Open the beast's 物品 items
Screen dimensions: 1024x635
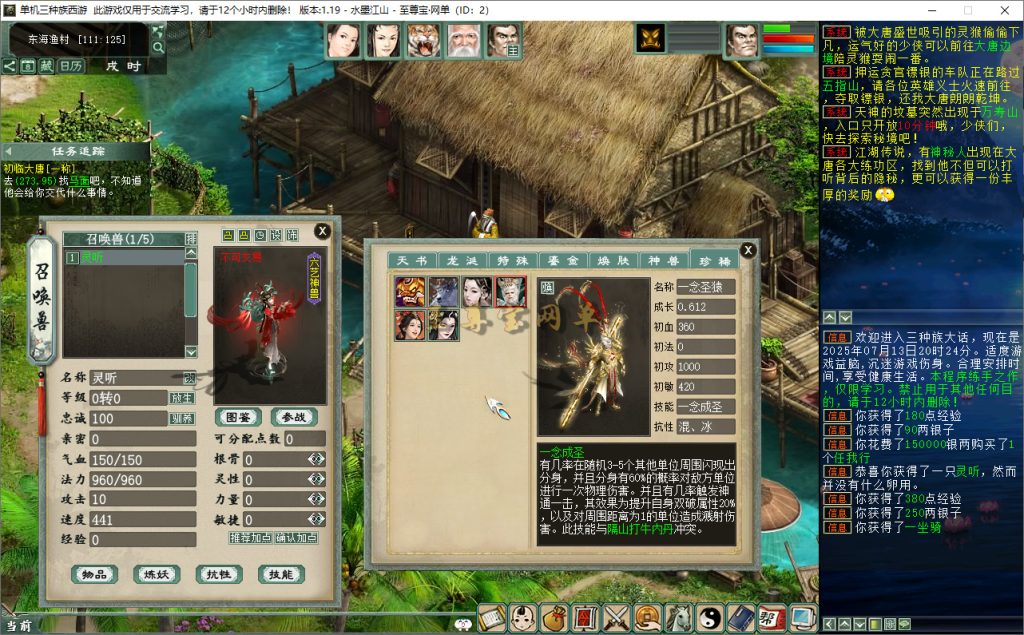coord(94,574)
